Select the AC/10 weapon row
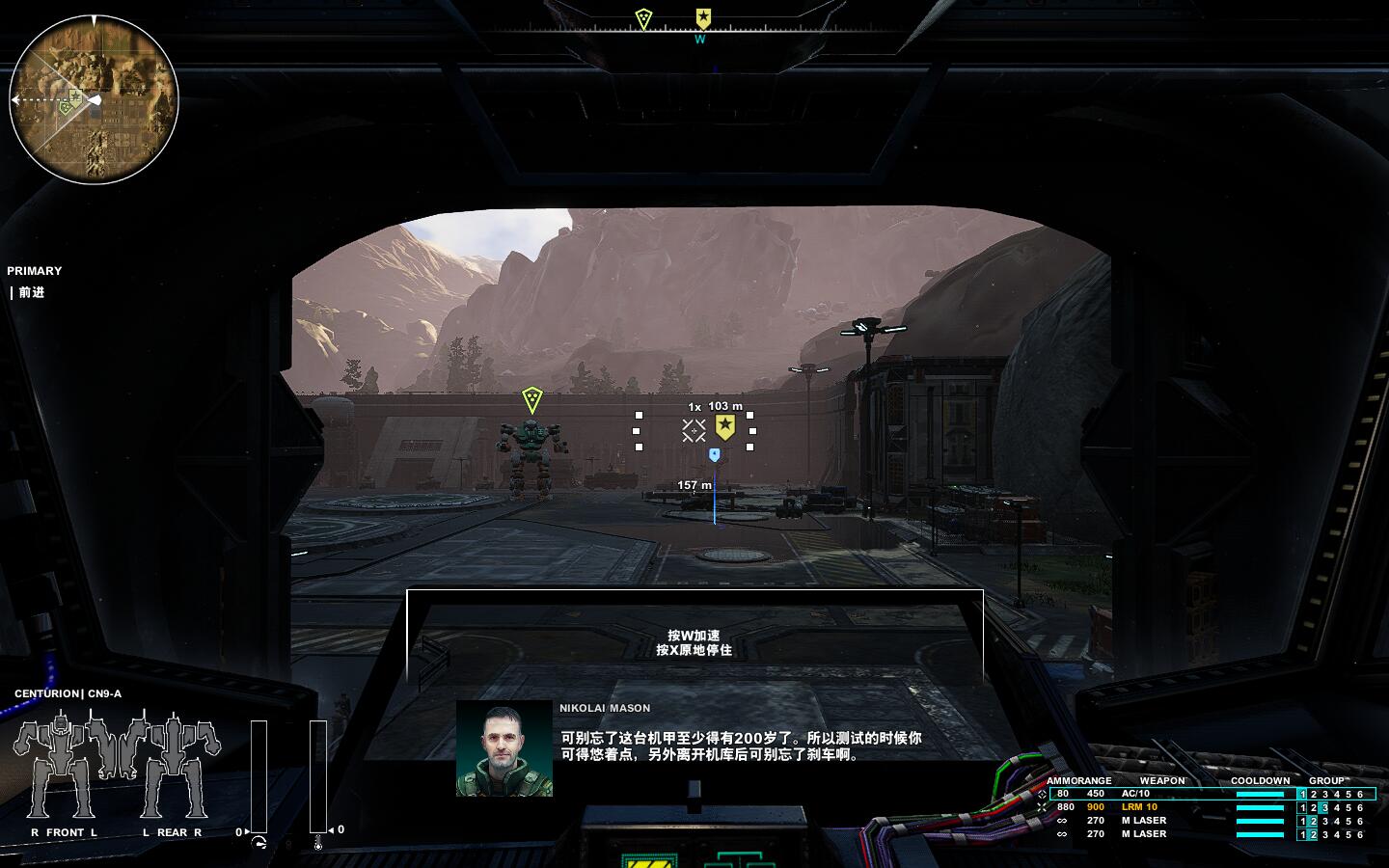This screenshot has width=1389, height=868. point(1134,794)
